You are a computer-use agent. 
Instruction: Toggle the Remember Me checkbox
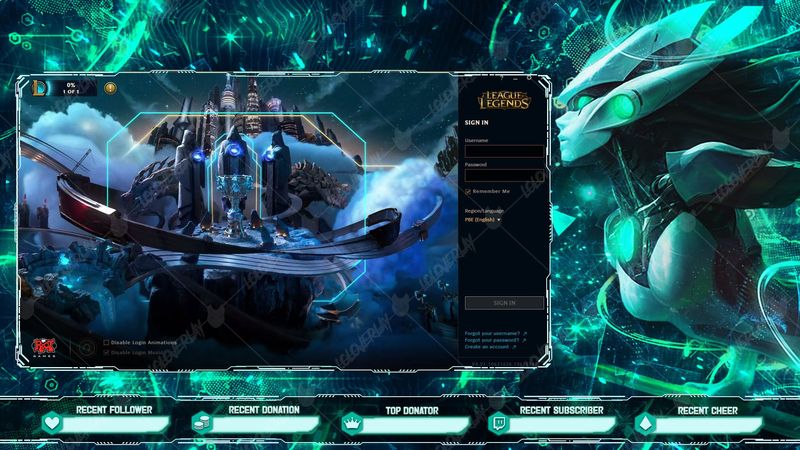(468, 191)
